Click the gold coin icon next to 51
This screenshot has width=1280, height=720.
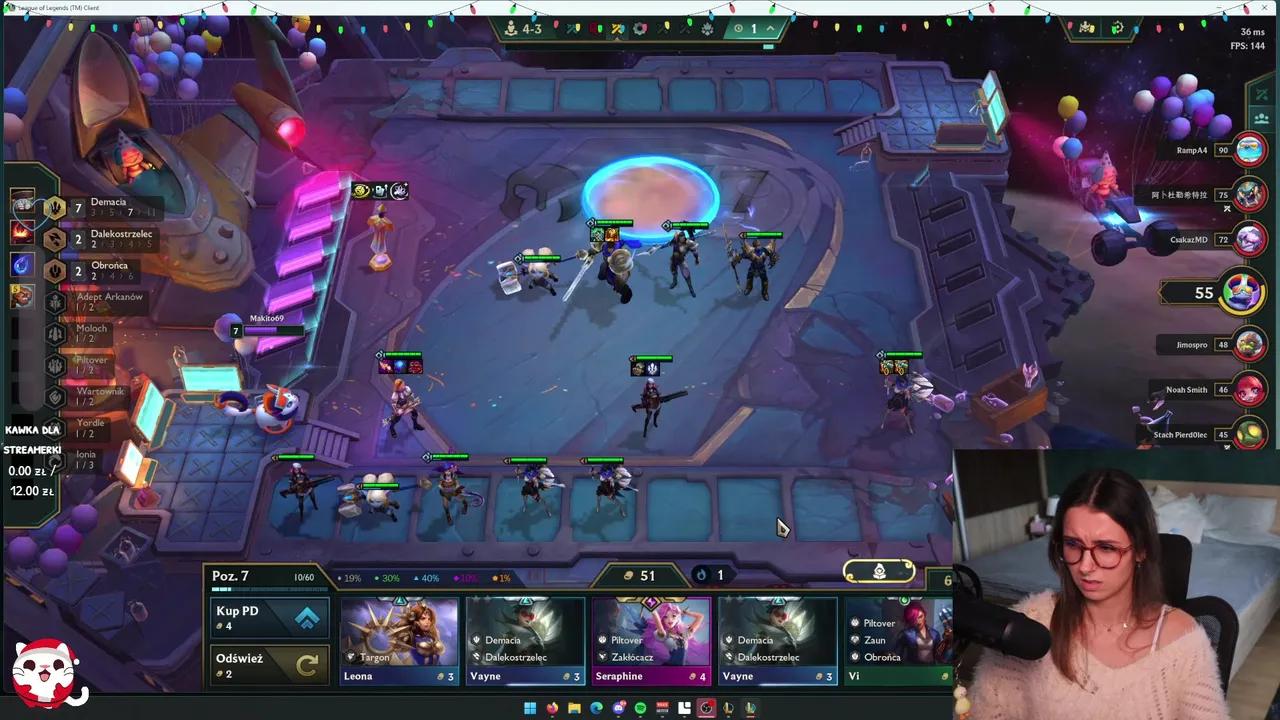[627, 575]
